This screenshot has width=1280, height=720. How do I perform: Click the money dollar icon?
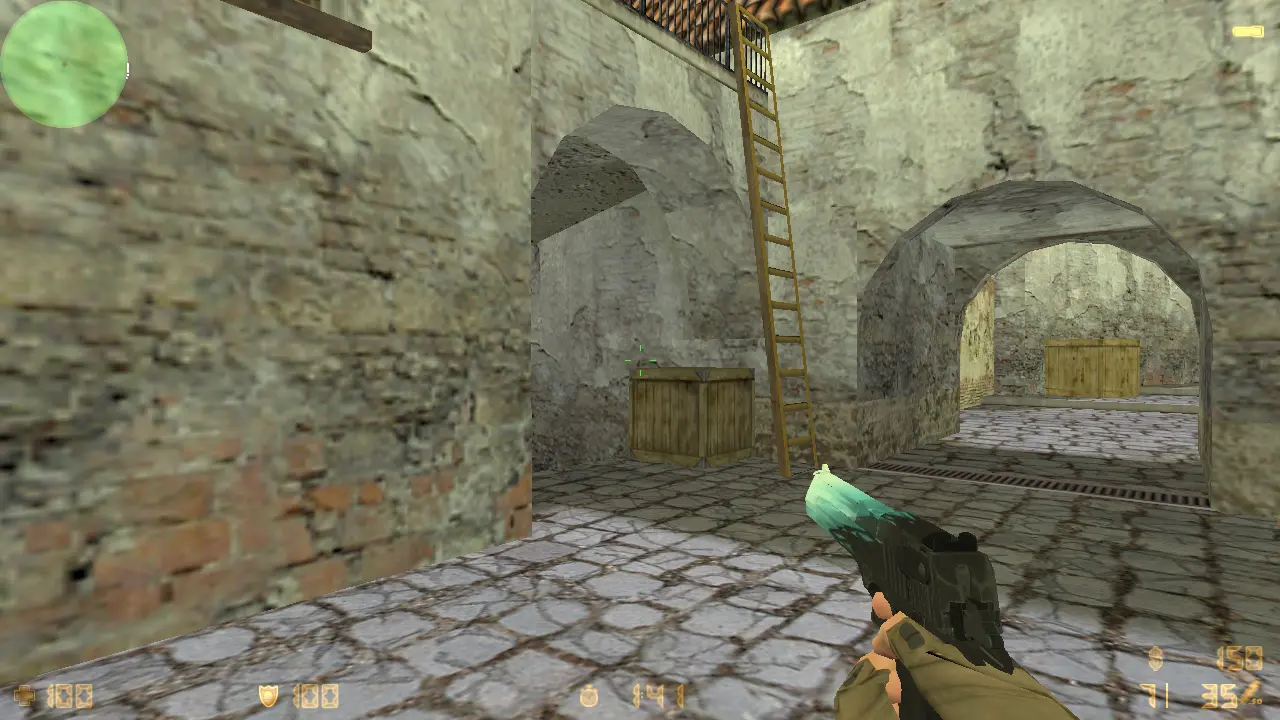(x=1157, y=656)
